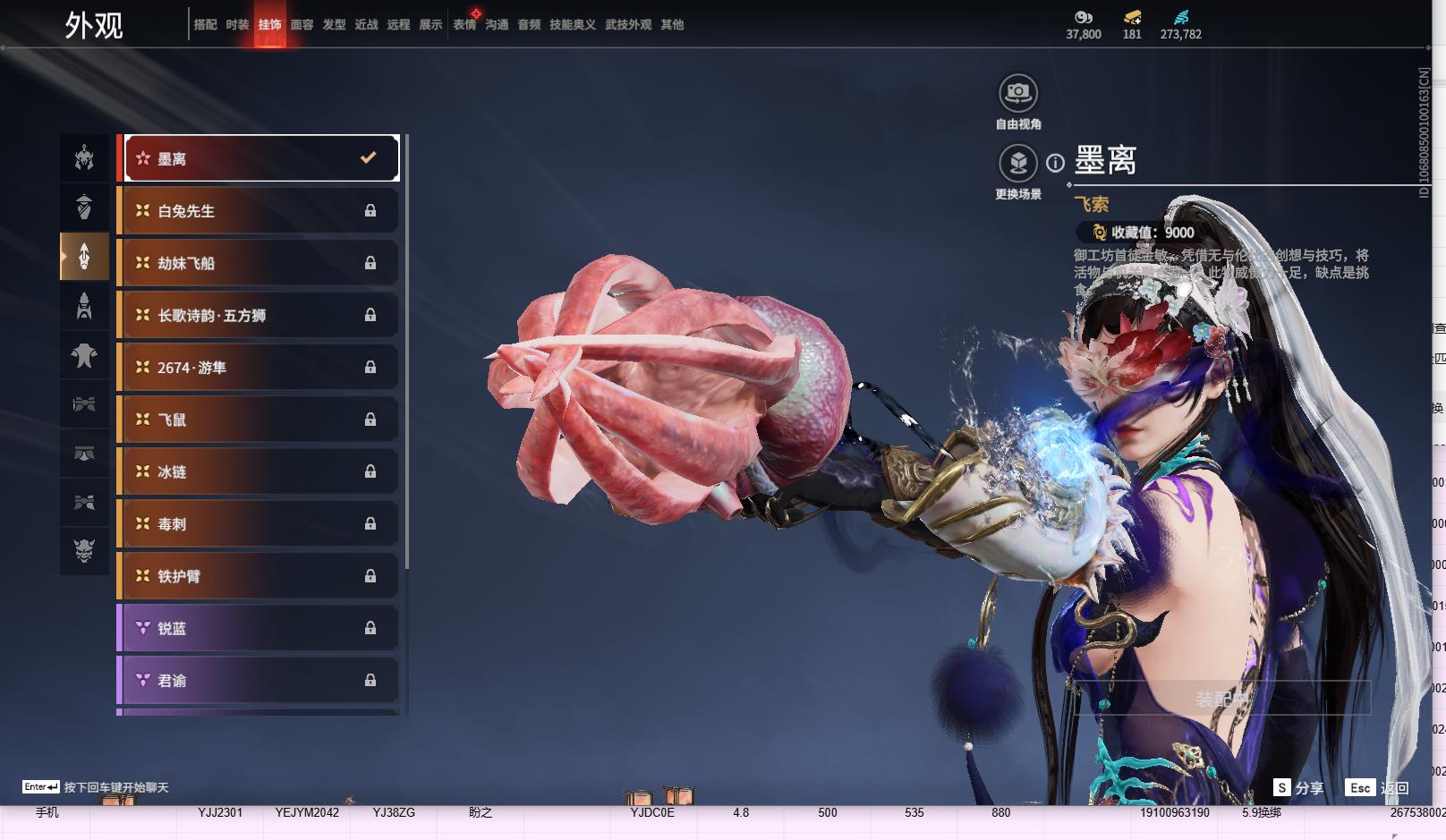Activate the 自由视角 camera button

[1018, 93]
